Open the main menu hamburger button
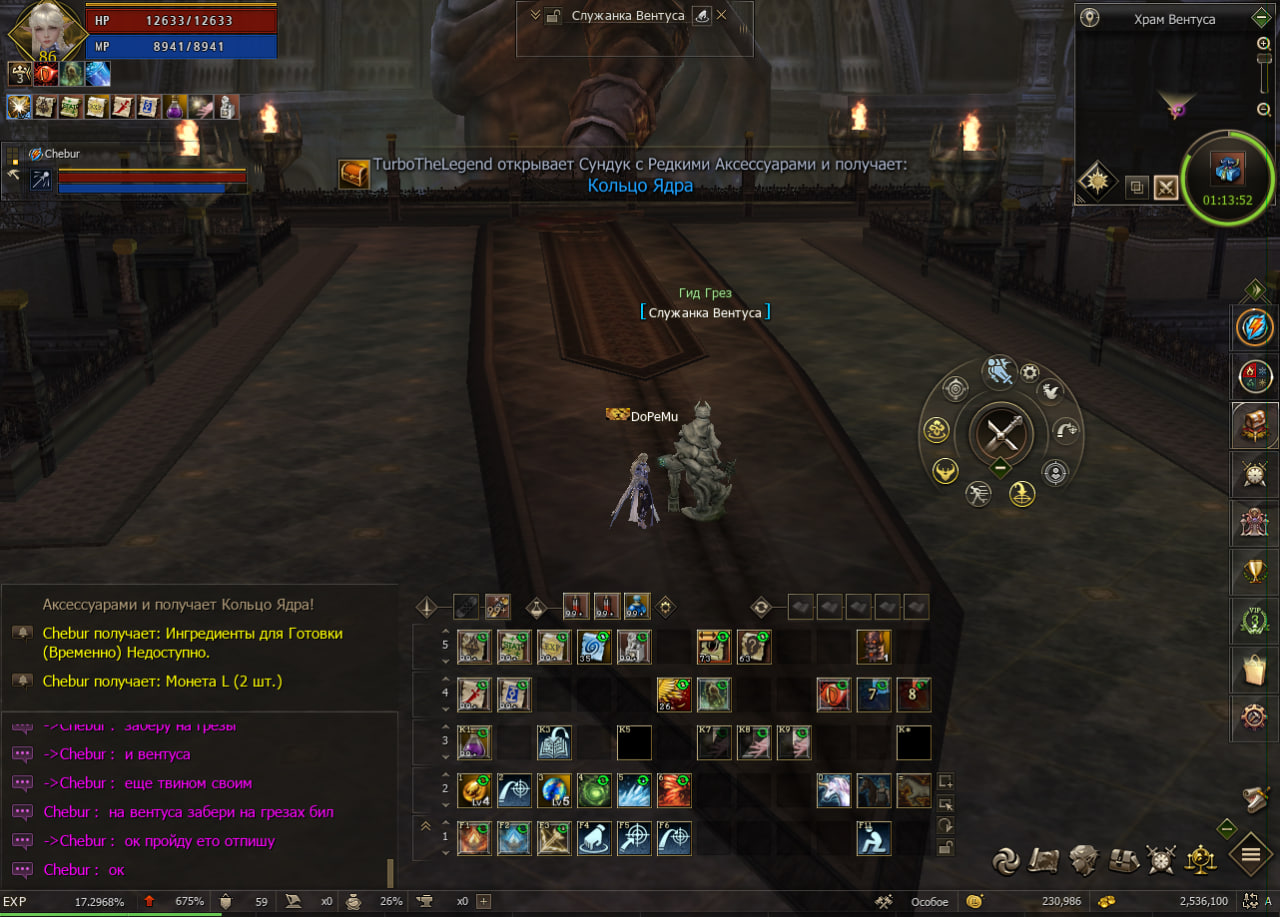This screenshot has width=1280, height=917. point(1250,855)
